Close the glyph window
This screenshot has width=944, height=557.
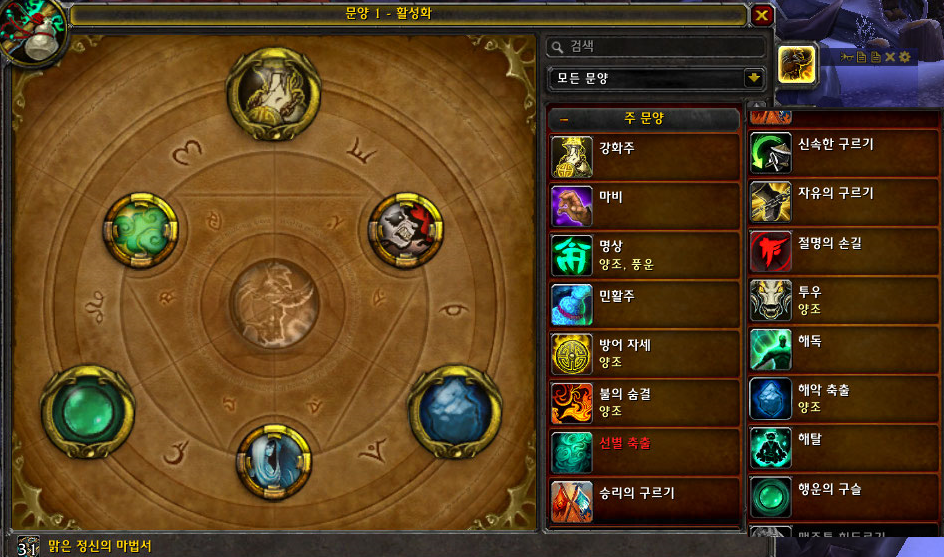point(762,15)
